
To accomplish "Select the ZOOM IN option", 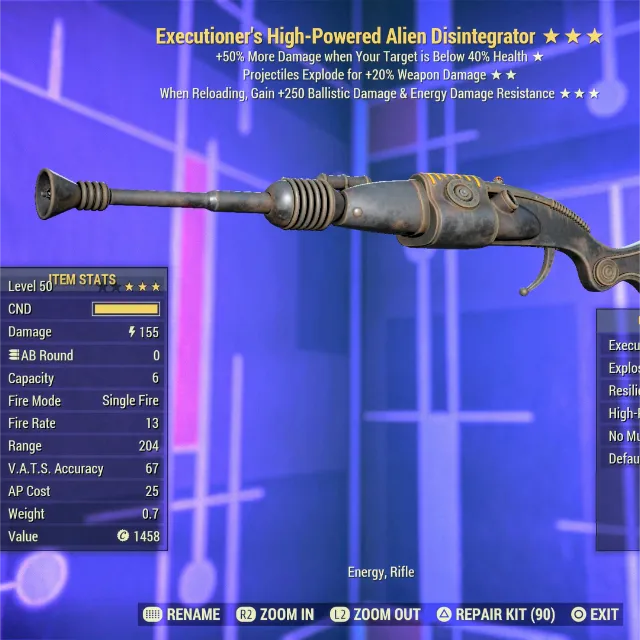I will pyautogui.click(x=276, y=614).
